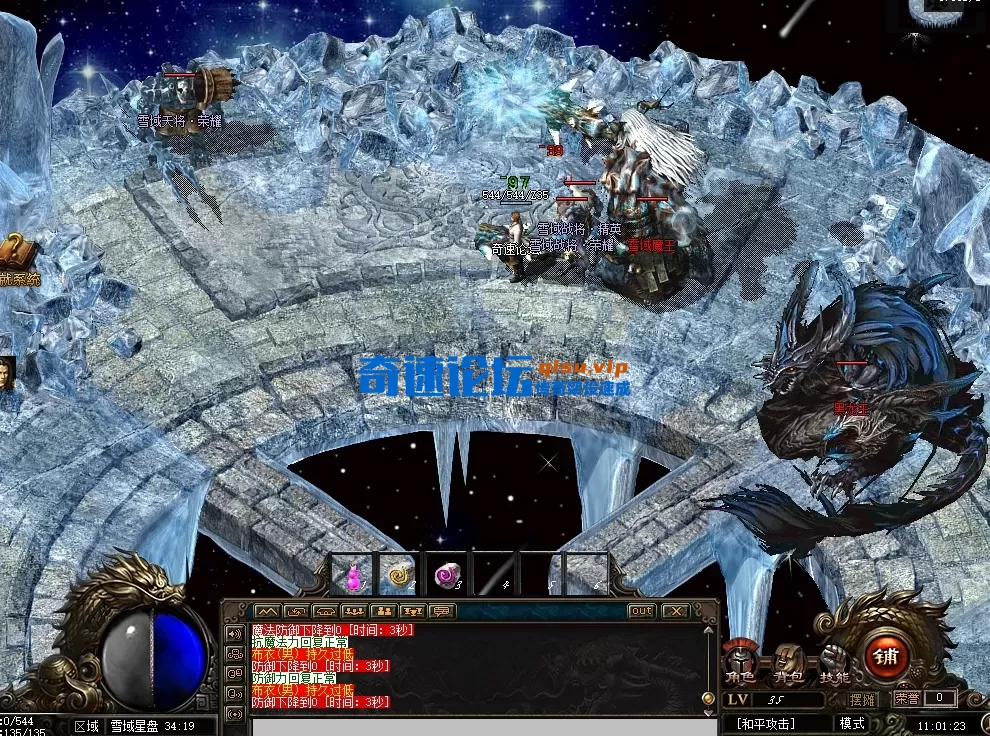This screenshot has width=990, height=736.
Task: Click the chat log scrollbar knob
Action: click(709, 698)
